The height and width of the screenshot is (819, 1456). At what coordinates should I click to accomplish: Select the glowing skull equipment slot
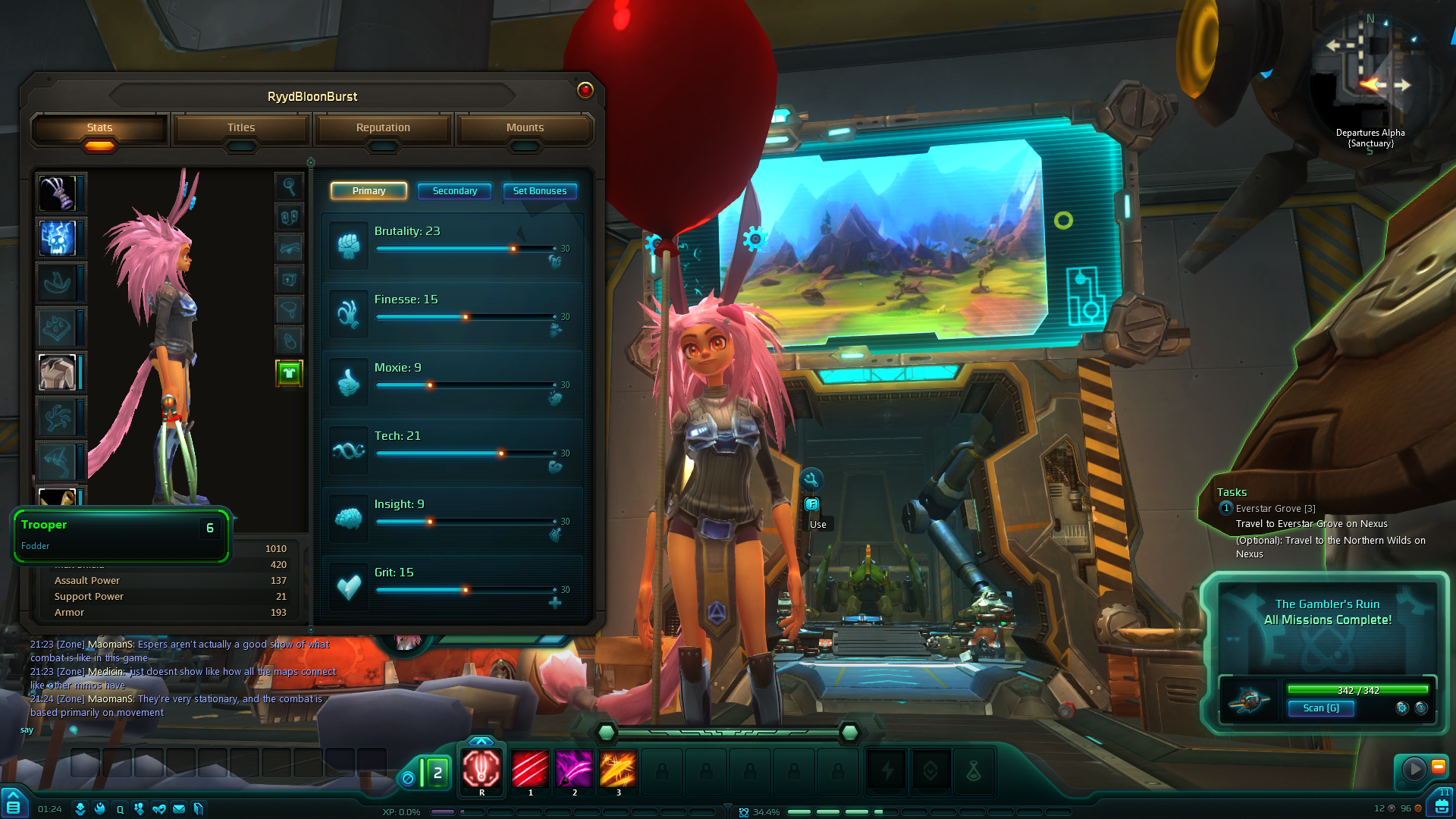(58, 238)
